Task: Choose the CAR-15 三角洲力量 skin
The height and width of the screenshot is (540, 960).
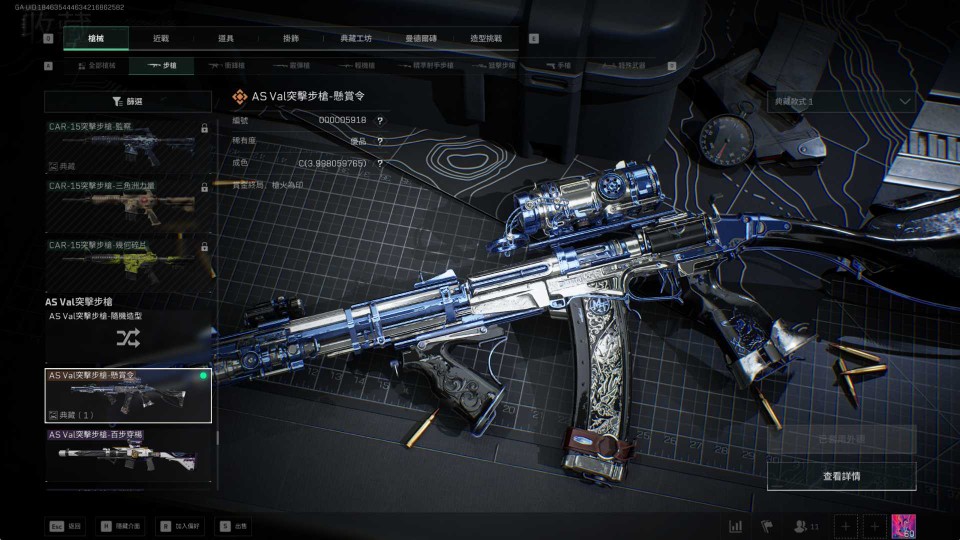Action: coord(128,204)
